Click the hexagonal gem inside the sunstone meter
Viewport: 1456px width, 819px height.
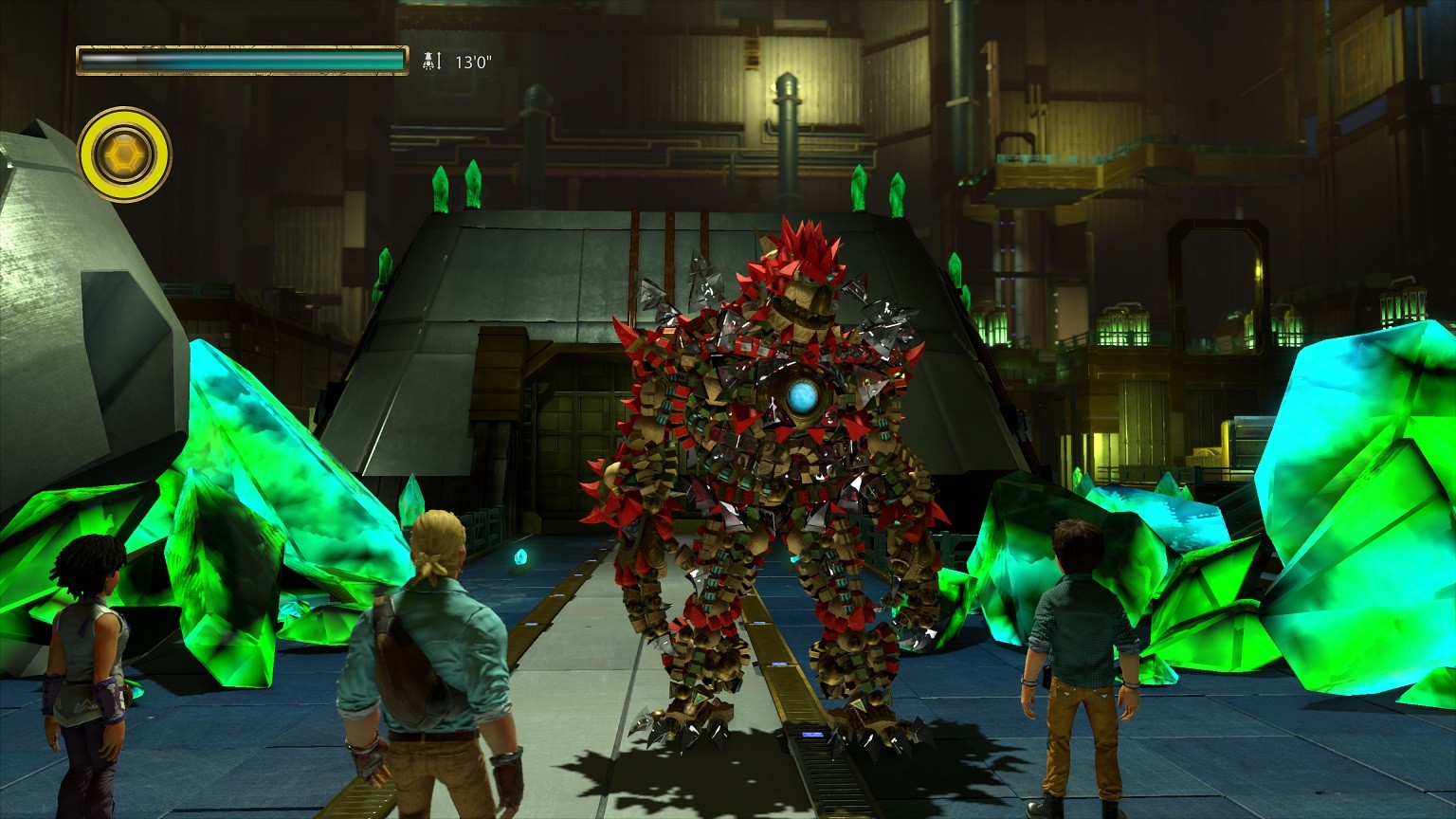pos(125,155)
